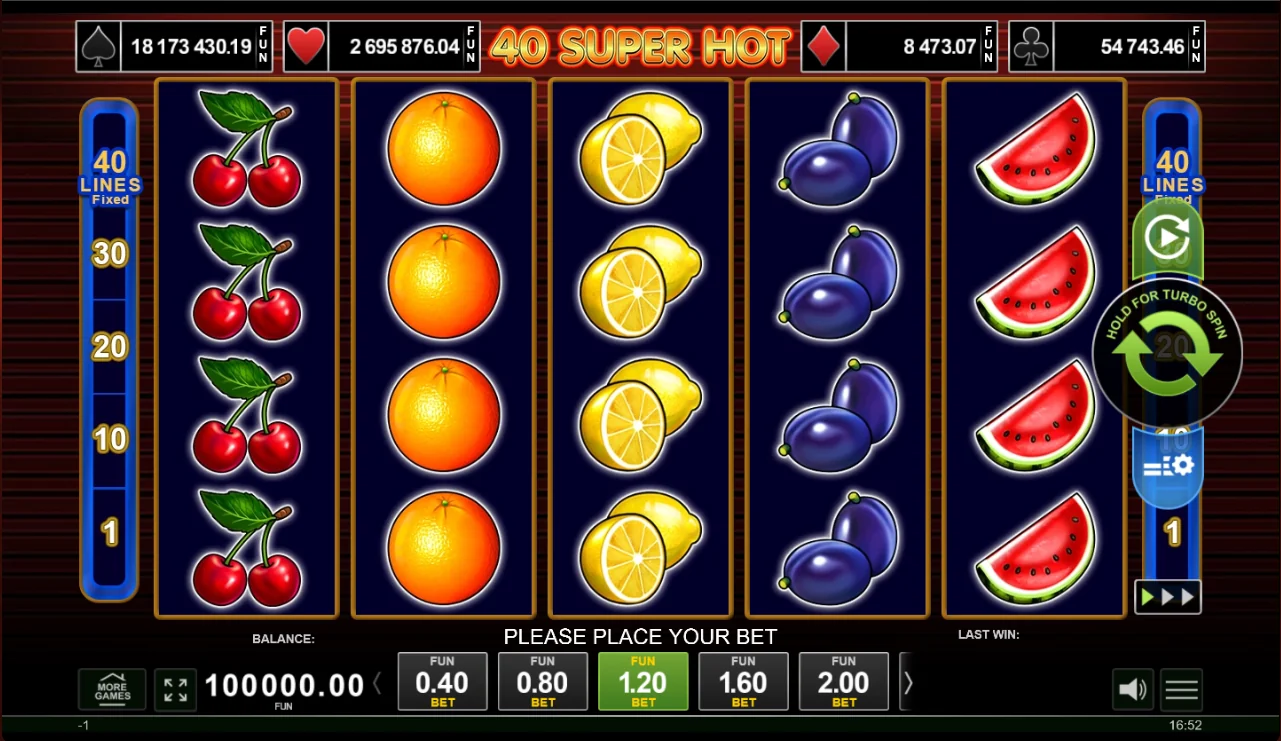The height and width of the screenshot is (741, 1281).
Task: Open the hamburger menu
Action: pos(1181,689)
